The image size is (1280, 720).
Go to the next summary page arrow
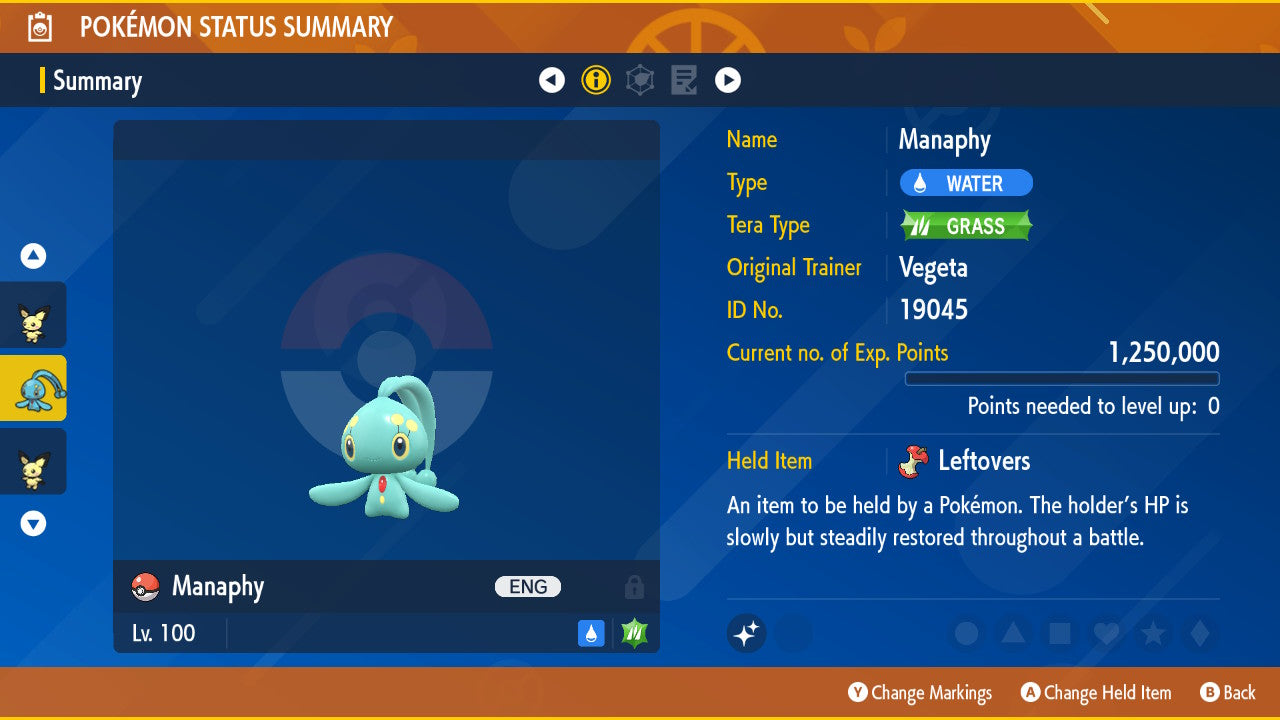[x=728, y=80]
